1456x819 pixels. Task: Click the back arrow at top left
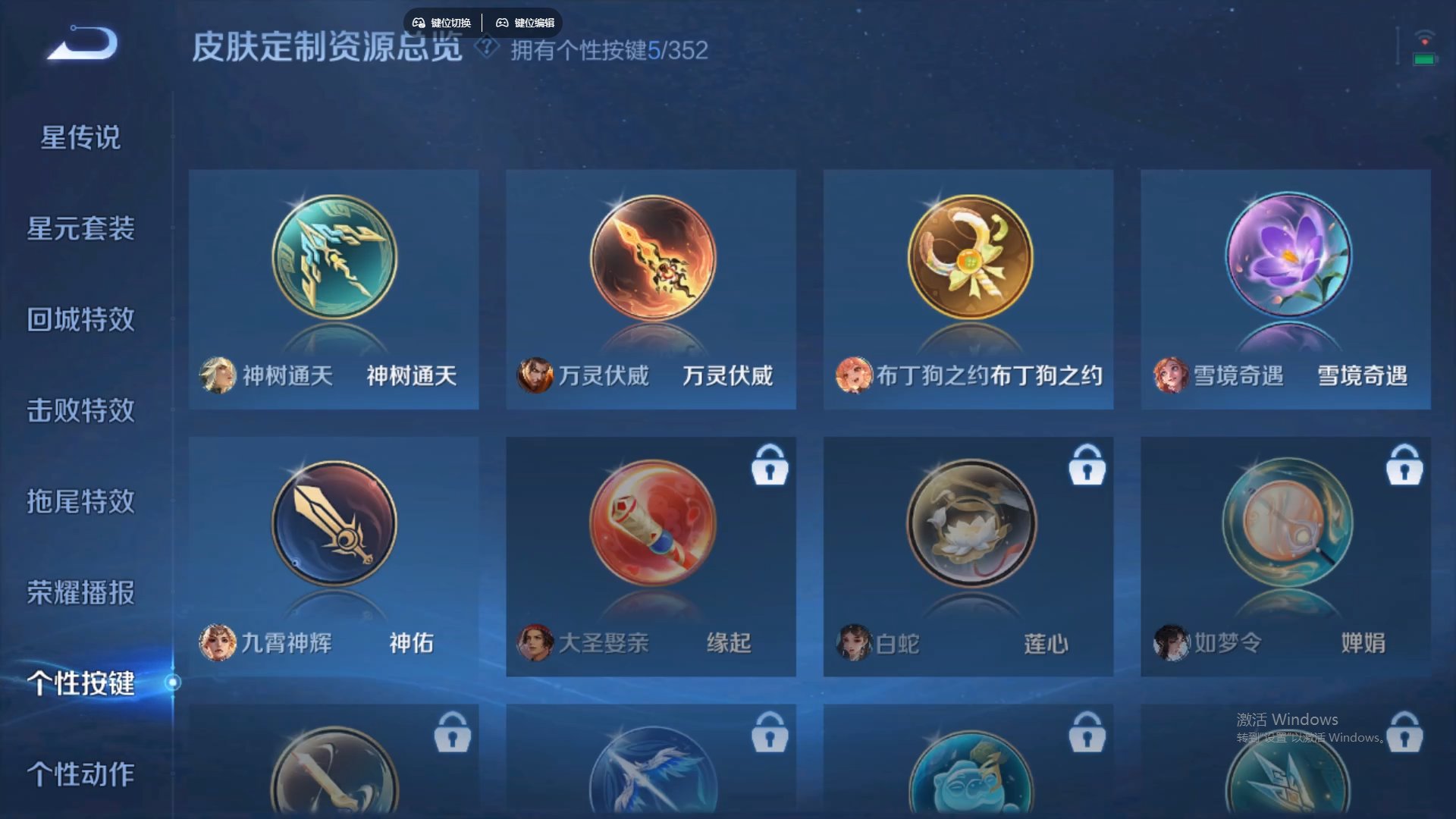coord(78,44)
